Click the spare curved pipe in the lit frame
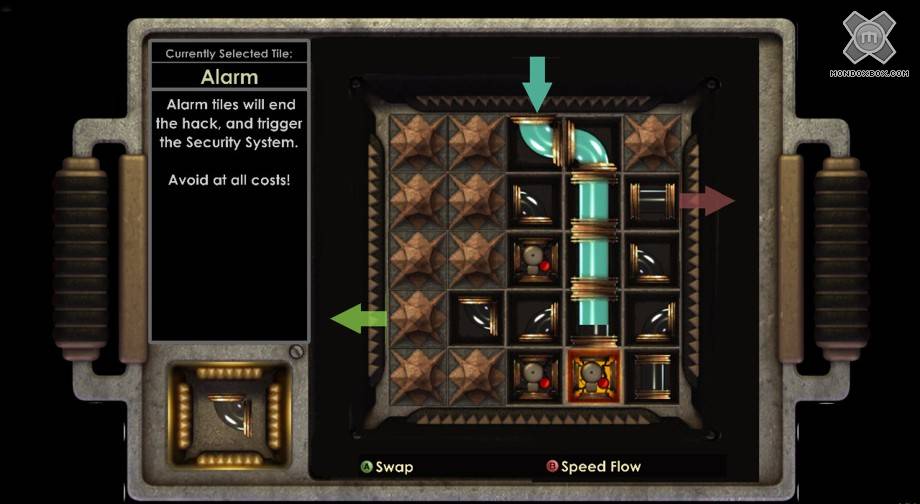This screenshot has width=920, height=504. point(231,414)
